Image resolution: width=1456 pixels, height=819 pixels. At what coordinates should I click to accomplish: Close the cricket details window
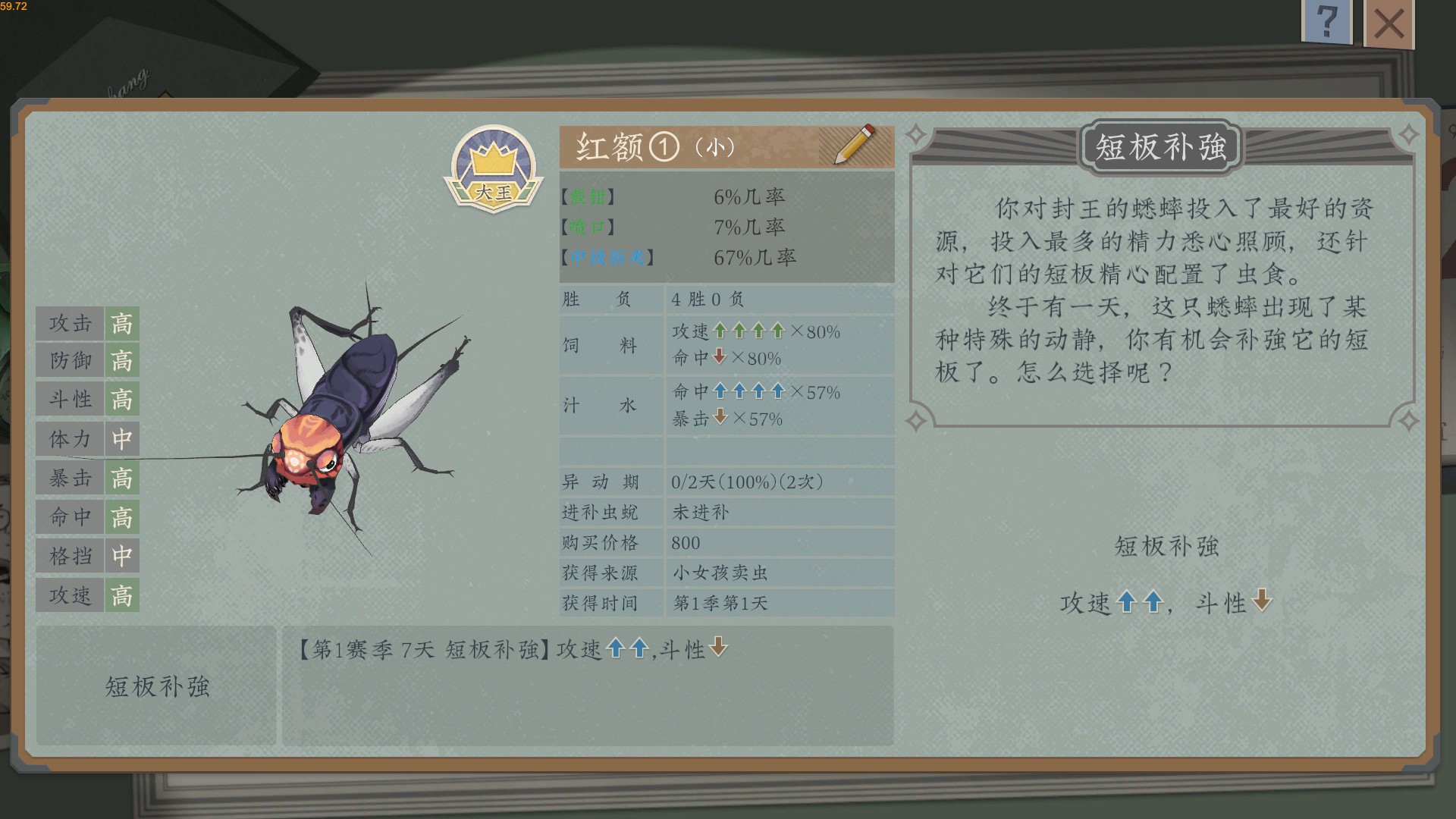click(1390, 25)
